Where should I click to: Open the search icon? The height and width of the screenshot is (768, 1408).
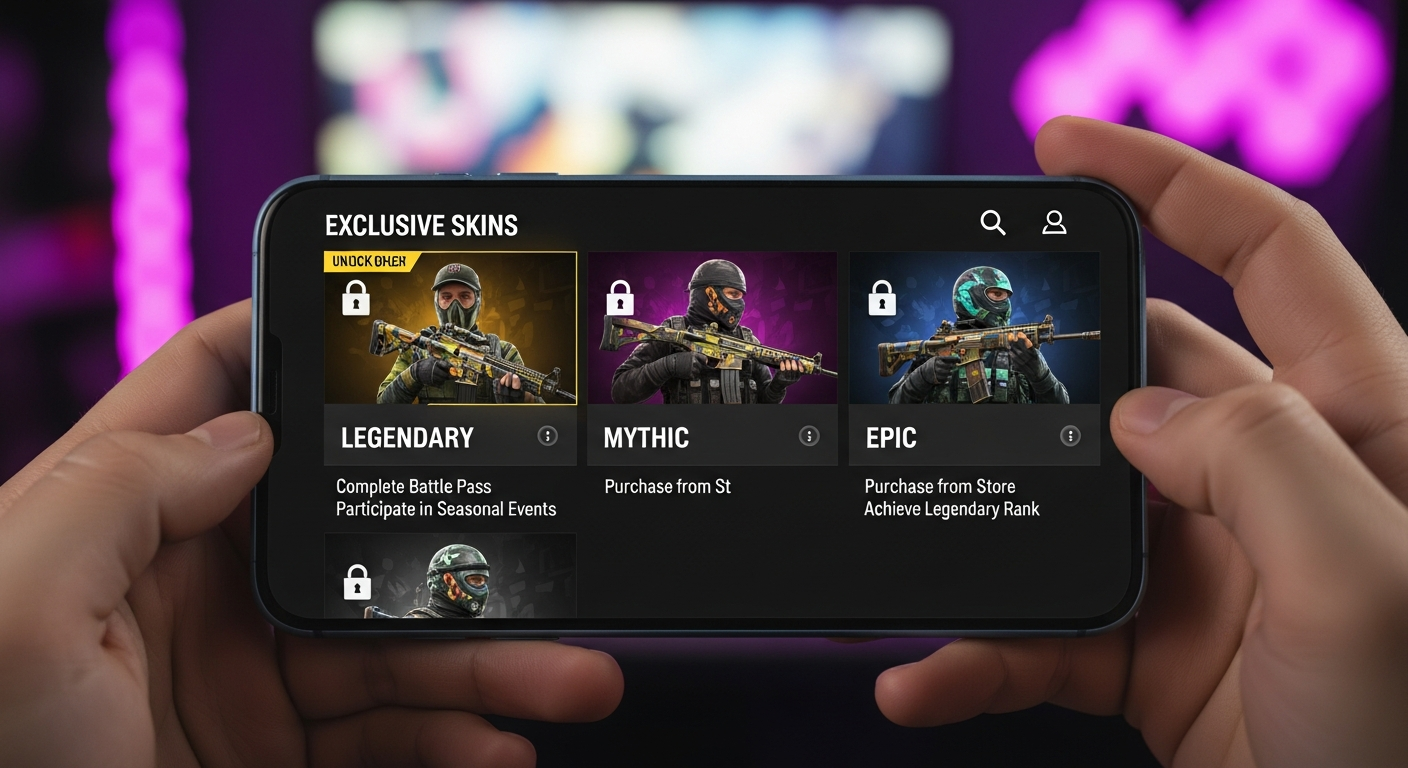coord(992,222)
